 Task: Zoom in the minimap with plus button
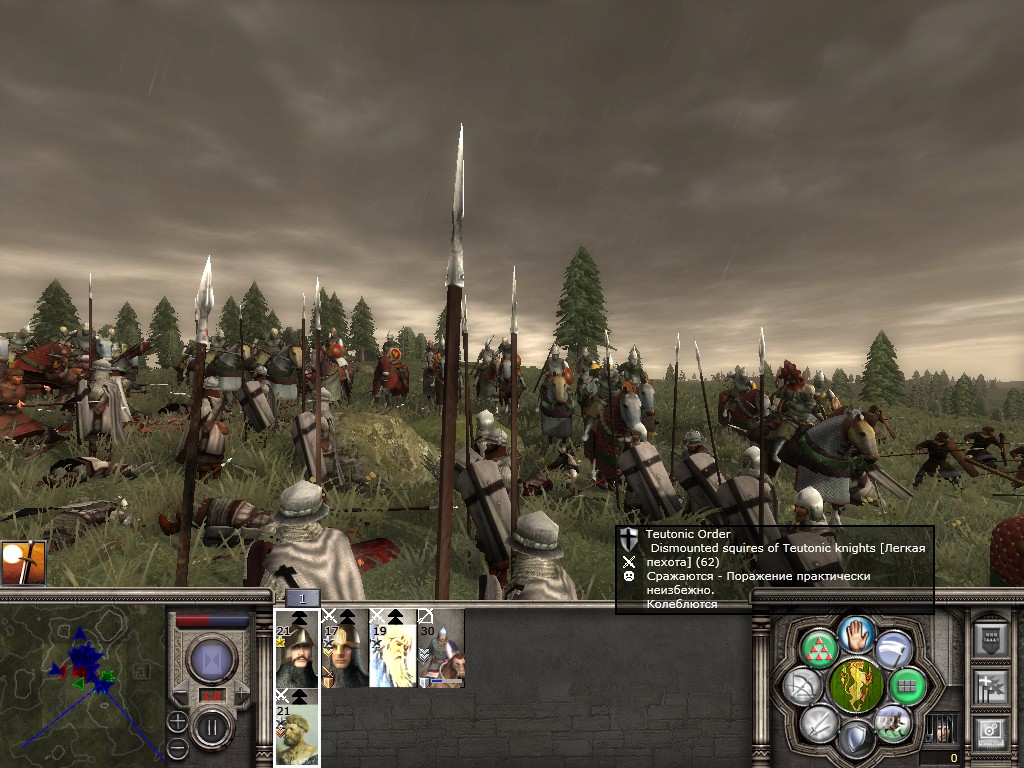[177, 720]
